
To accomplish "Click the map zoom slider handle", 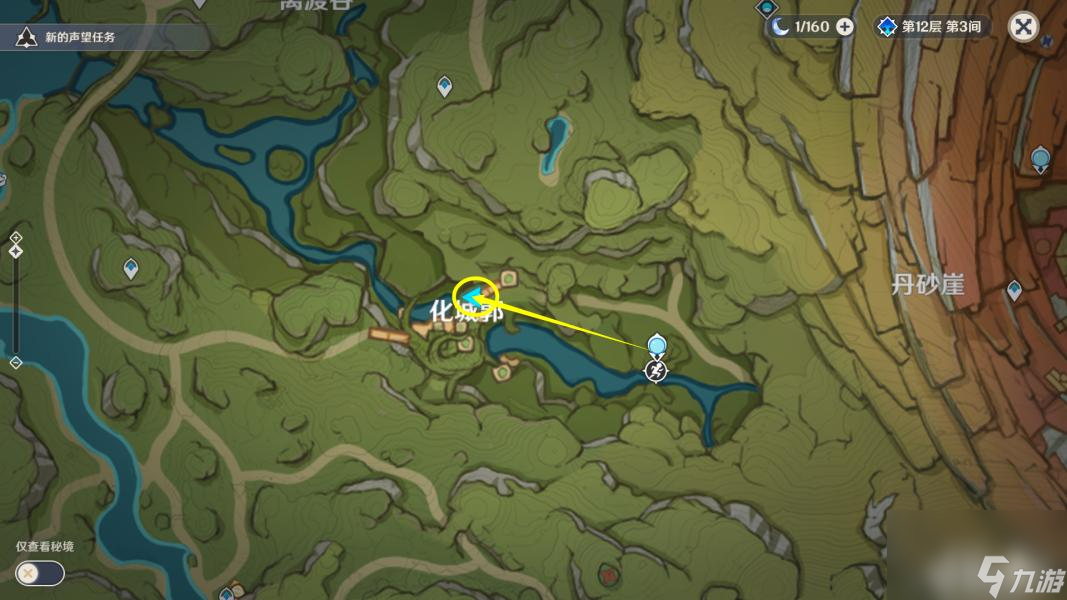I will pyautogui.click(x=15, y=251).
